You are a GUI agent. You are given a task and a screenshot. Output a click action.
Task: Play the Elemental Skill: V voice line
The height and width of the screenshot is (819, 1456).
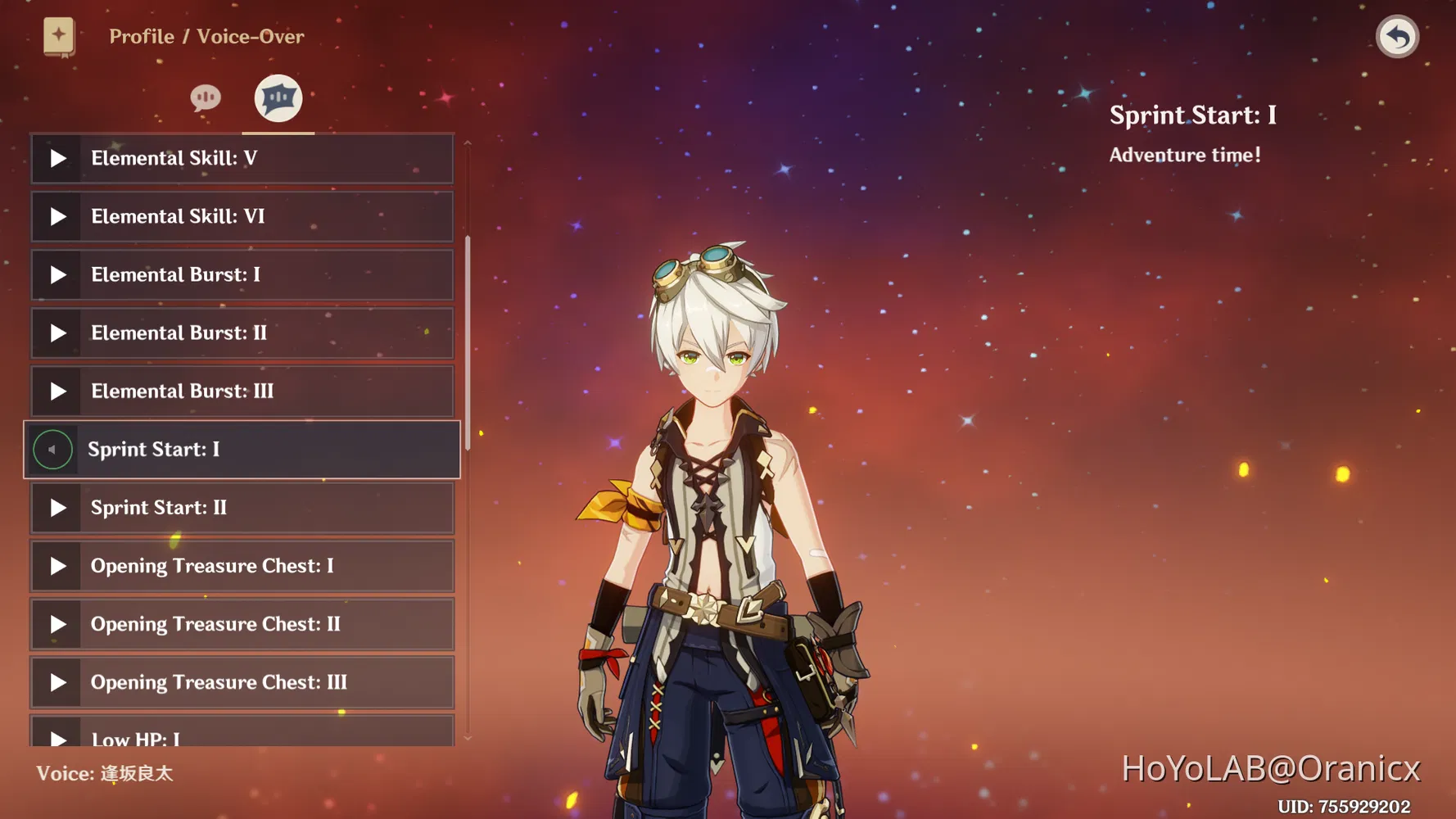click(57, 158)
